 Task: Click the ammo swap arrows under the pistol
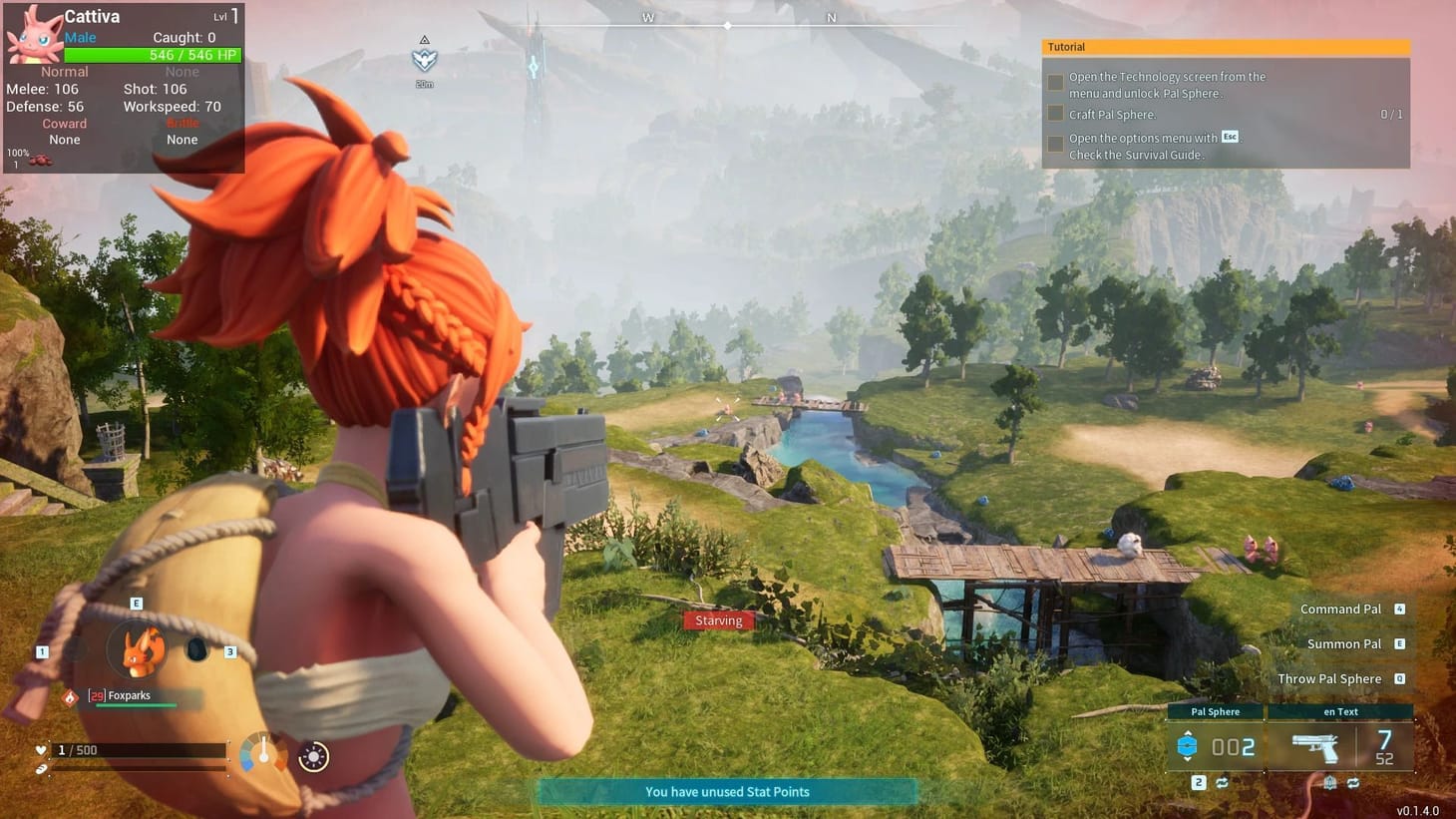click(1354, 783)
